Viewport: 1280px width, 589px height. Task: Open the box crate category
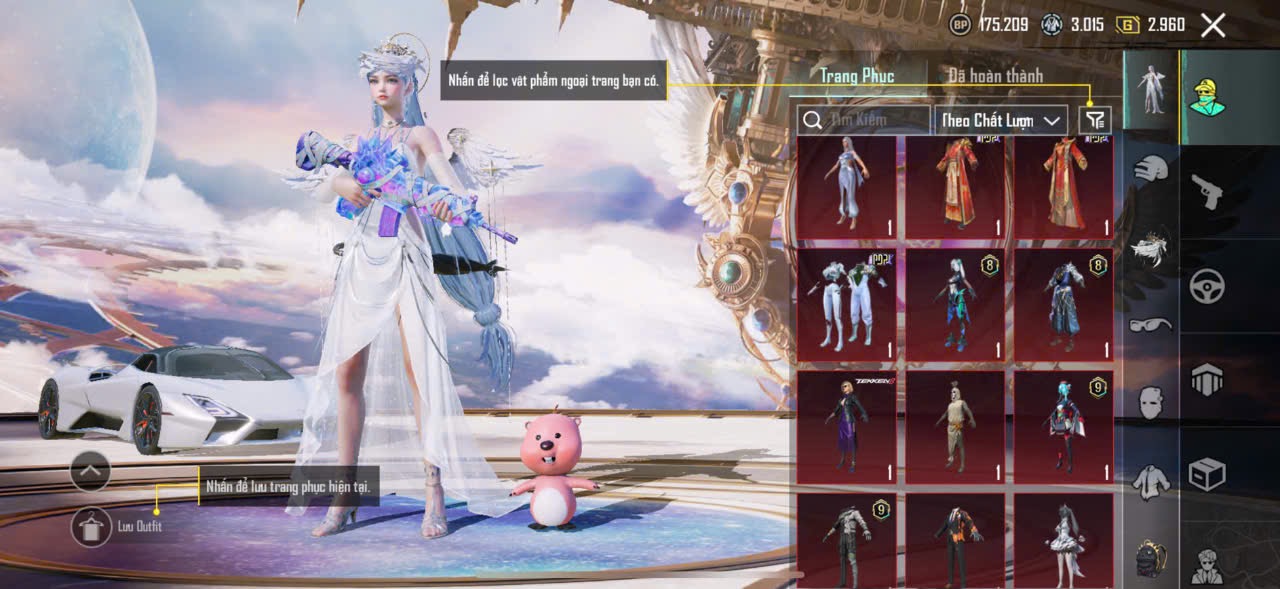pyautogui.click(x=1207, y=474)
